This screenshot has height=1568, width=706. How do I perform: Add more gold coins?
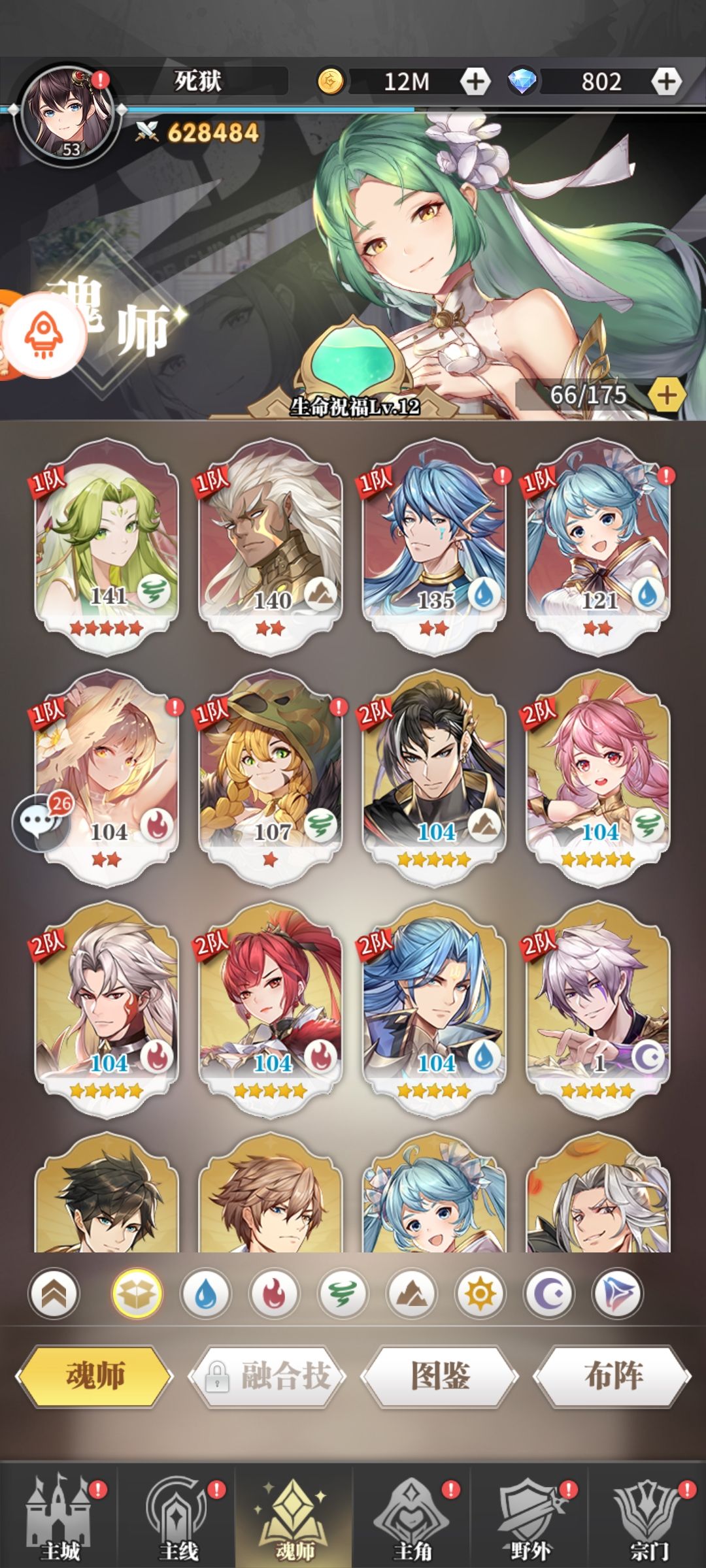475,82
